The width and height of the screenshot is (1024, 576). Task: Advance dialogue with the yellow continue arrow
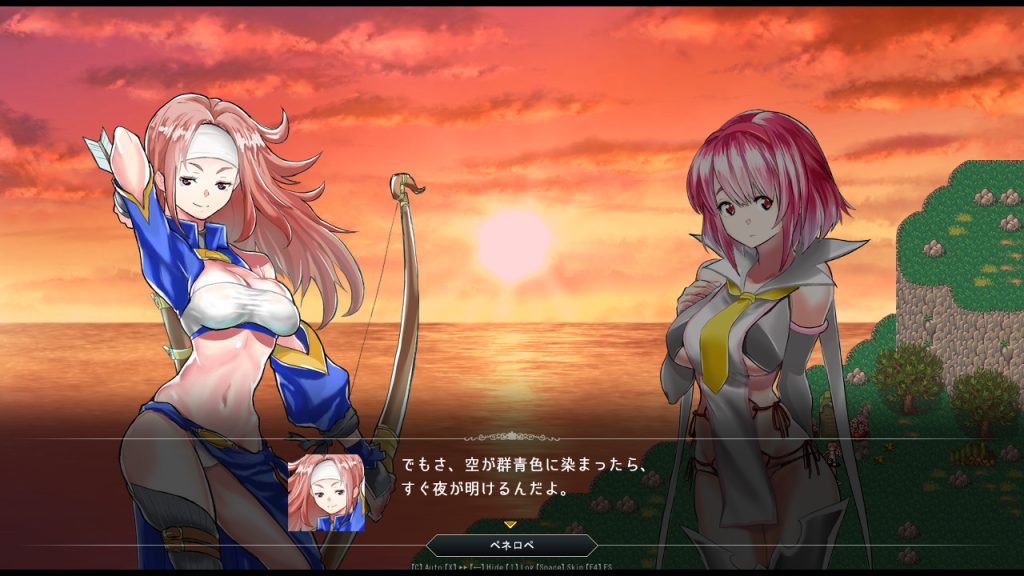(510, 524)
